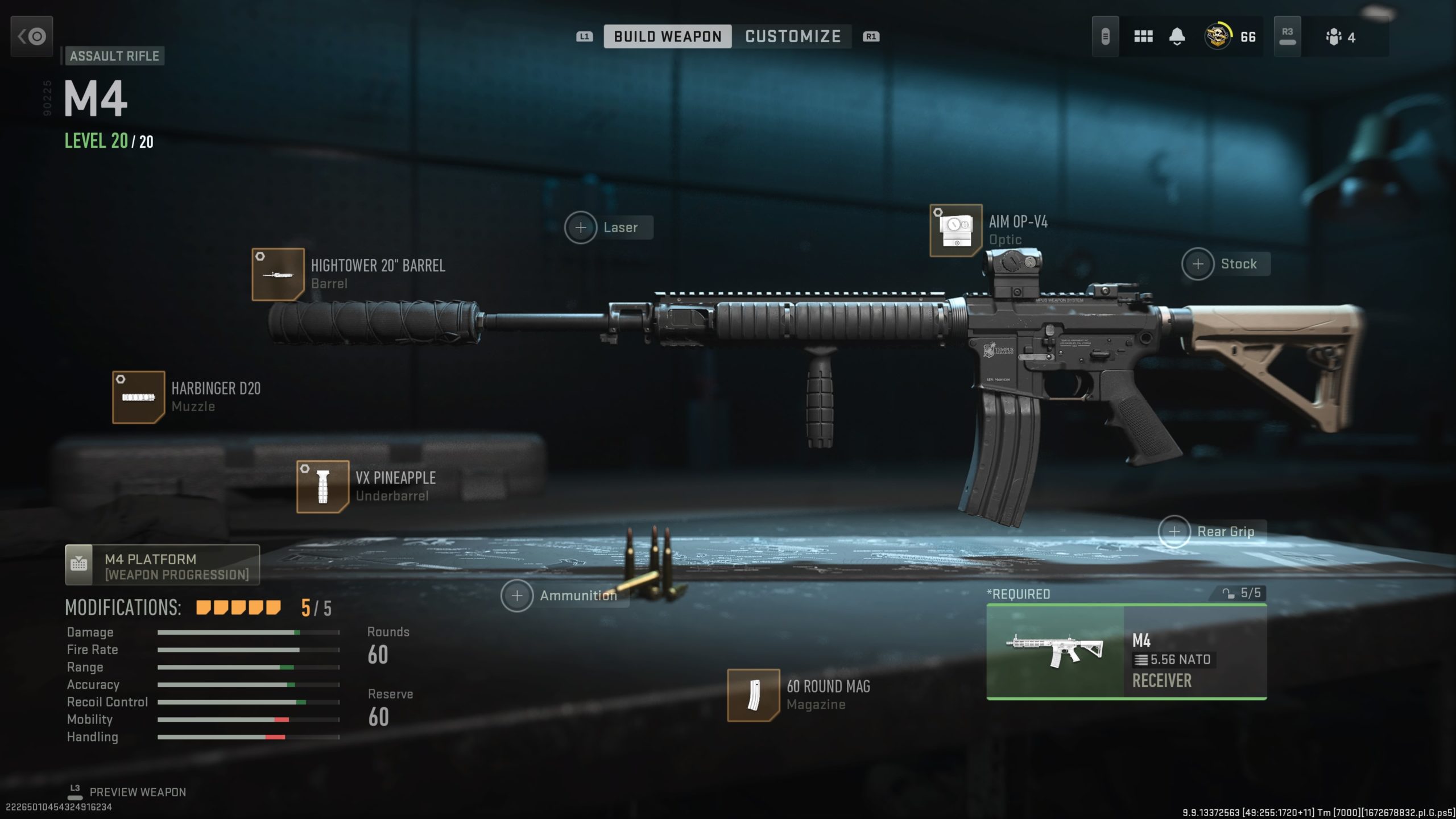Click the back navigation button top left
The width and height of the screenshot is (1456, 819).
(x=31, y=36)
